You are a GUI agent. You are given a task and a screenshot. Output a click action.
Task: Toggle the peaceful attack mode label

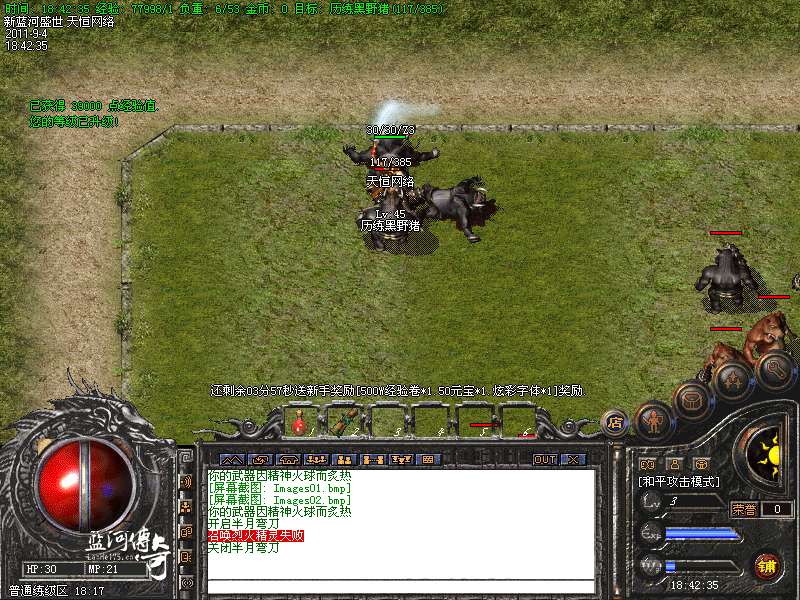click(679, 481)
